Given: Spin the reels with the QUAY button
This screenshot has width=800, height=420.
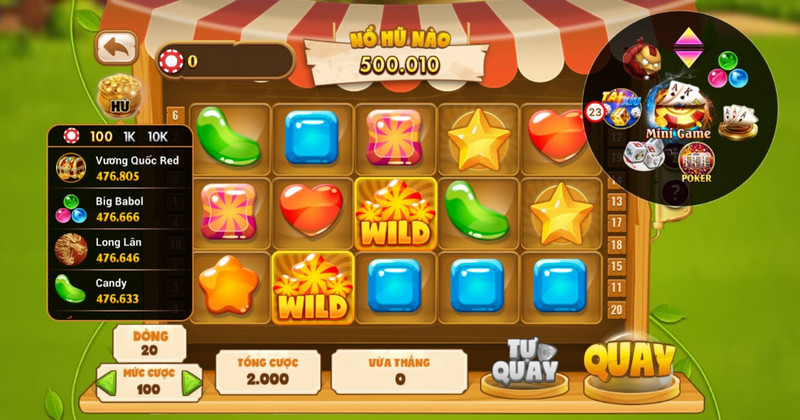Looking at the screenshot, I should click(x=629, y=364).
